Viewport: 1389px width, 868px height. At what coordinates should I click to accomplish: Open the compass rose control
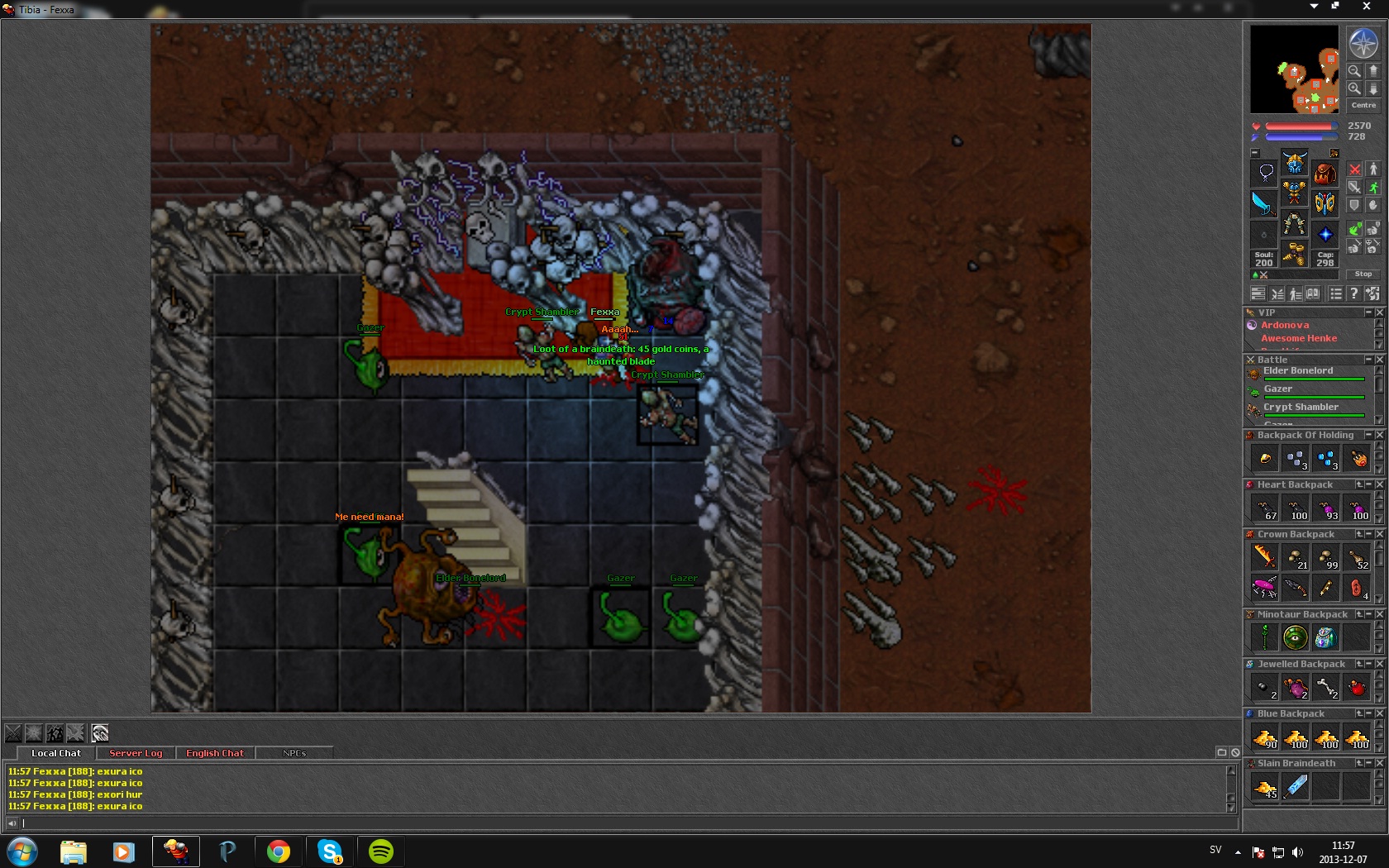click(x=1363, y=44)
